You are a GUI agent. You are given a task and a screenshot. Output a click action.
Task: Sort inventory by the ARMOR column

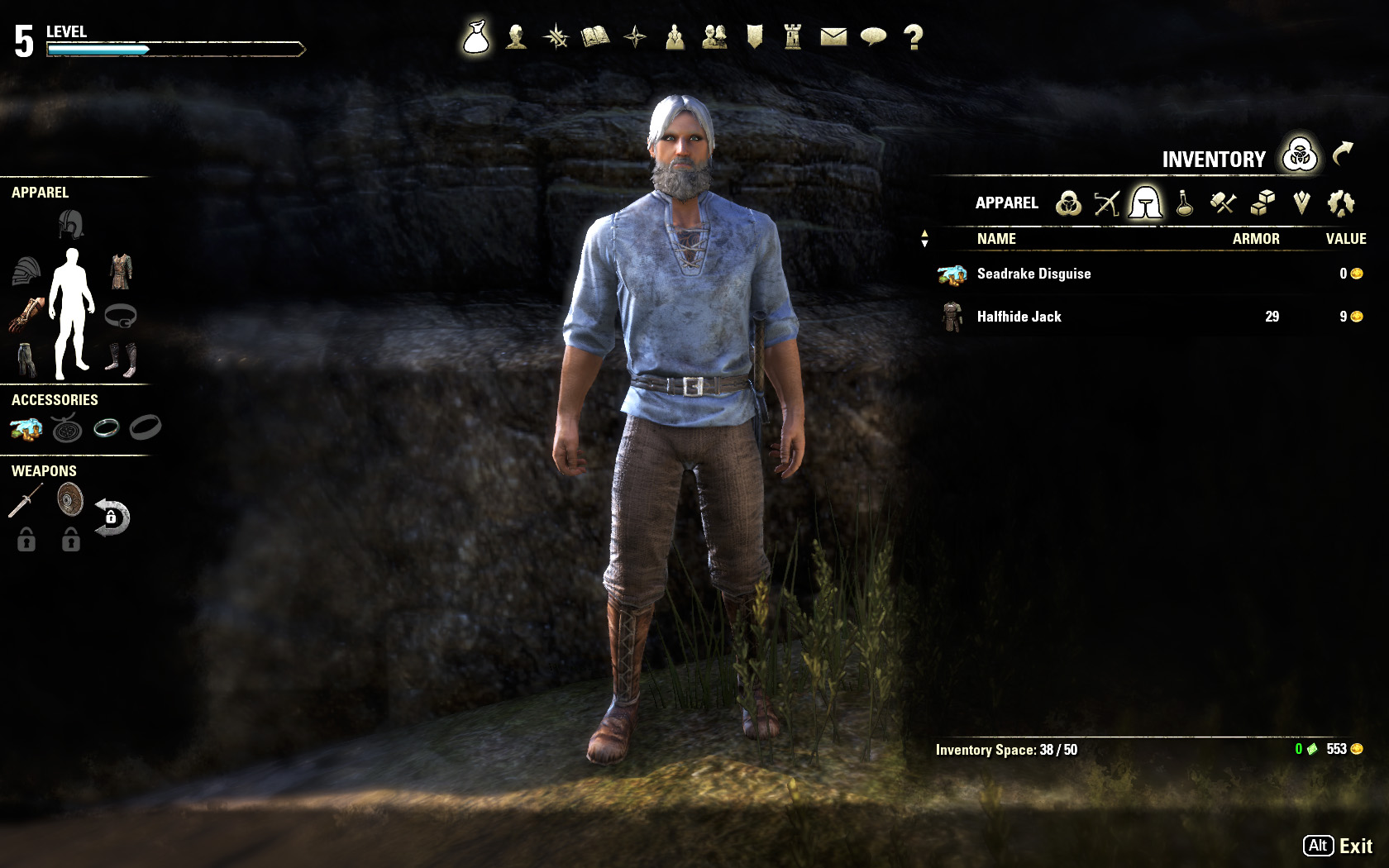point(1255,239)
